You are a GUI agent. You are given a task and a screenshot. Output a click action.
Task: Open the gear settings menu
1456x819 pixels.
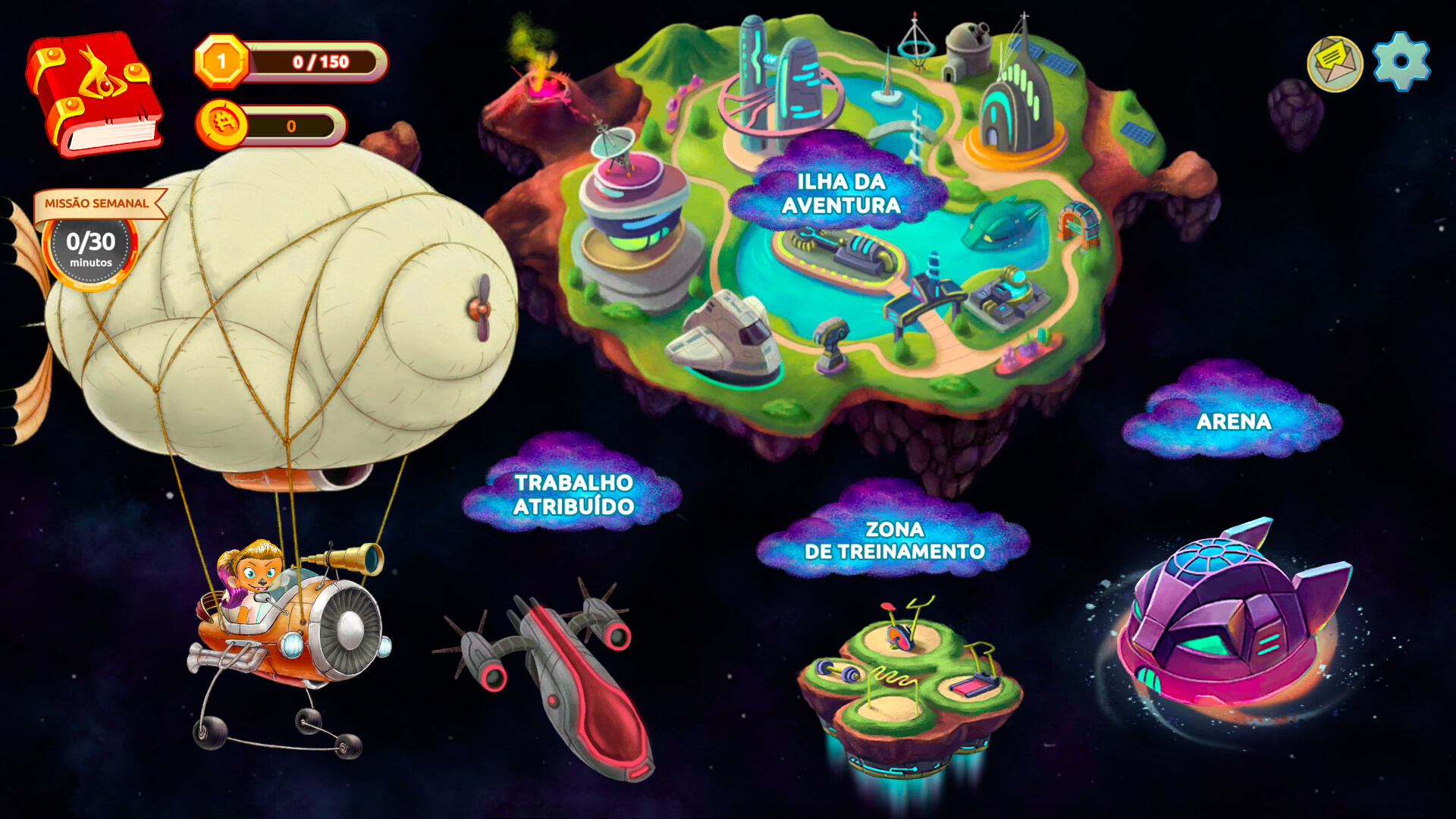click(x=1401, y=61)
